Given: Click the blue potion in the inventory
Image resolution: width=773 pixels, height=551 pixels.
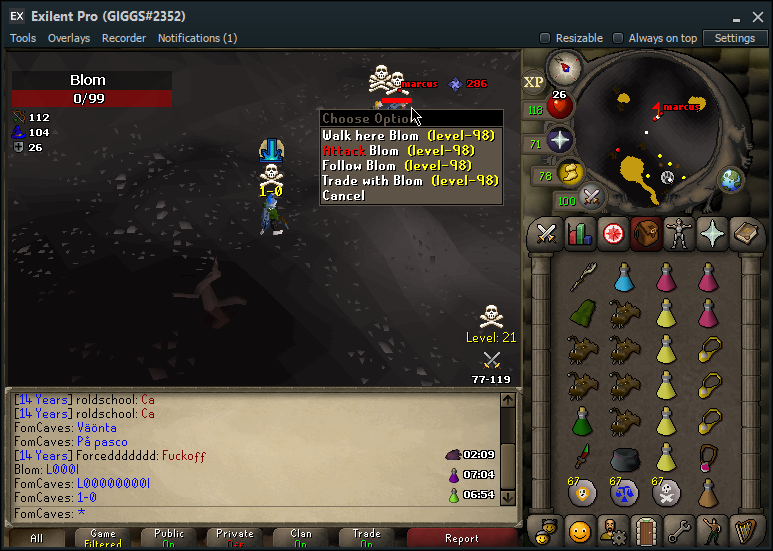Looking at the screenshot, I should [624, 277].
